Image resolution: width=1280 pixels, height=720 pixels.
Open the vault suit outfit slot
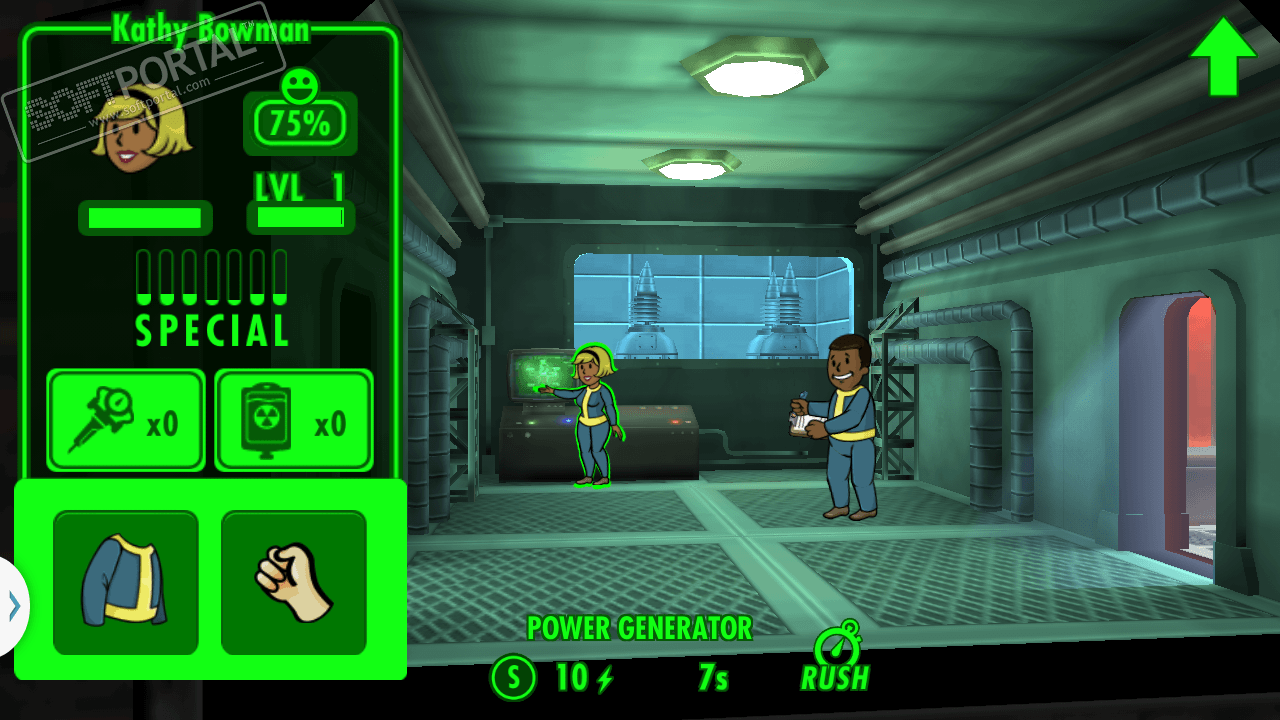pyautogui.click(x=126, y=583)
